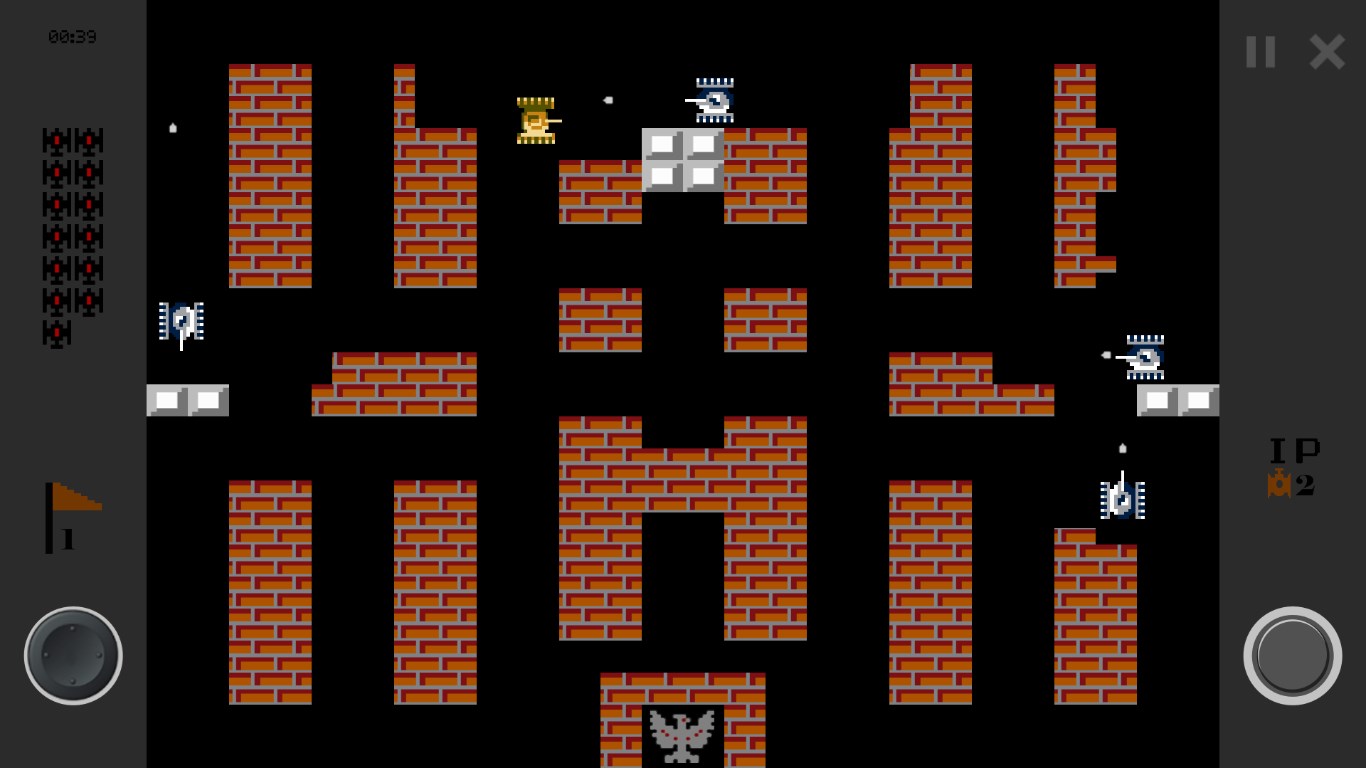
Task: Exit the game with the X button
Action: (x=1327, y=52)
